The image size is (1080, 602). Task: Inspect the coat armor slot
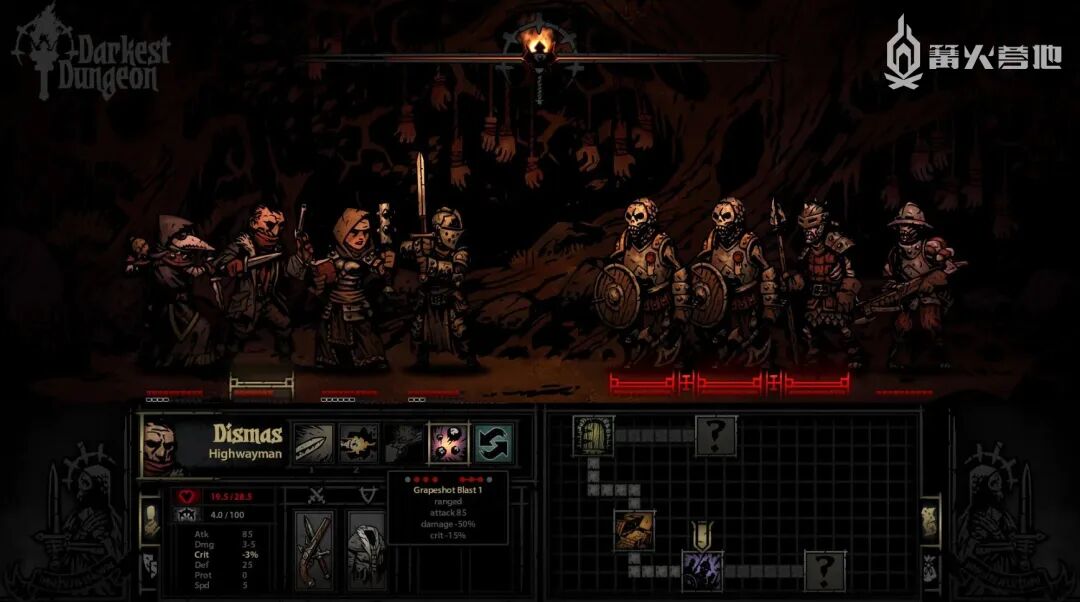[367, 549]
